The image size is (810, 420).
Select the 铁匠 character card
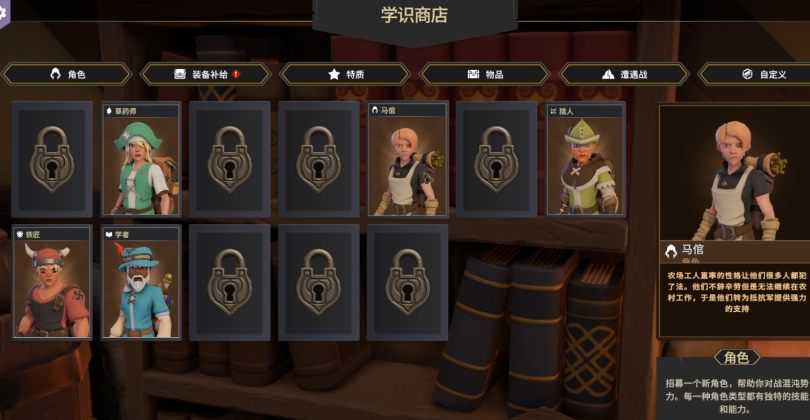[x=52, y=283]
